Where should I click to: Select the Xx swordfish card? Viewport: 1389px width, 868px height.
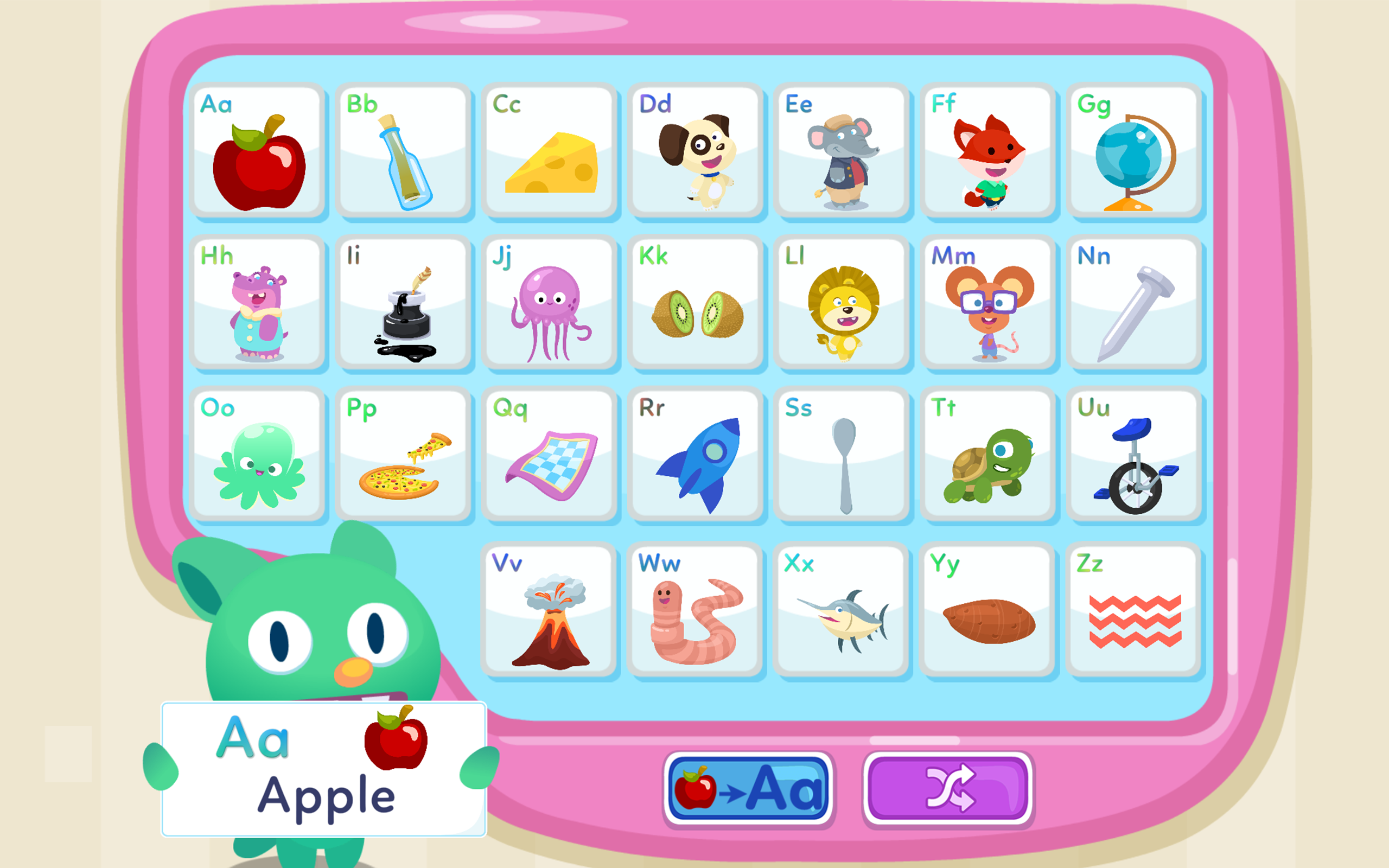[843, 609]
